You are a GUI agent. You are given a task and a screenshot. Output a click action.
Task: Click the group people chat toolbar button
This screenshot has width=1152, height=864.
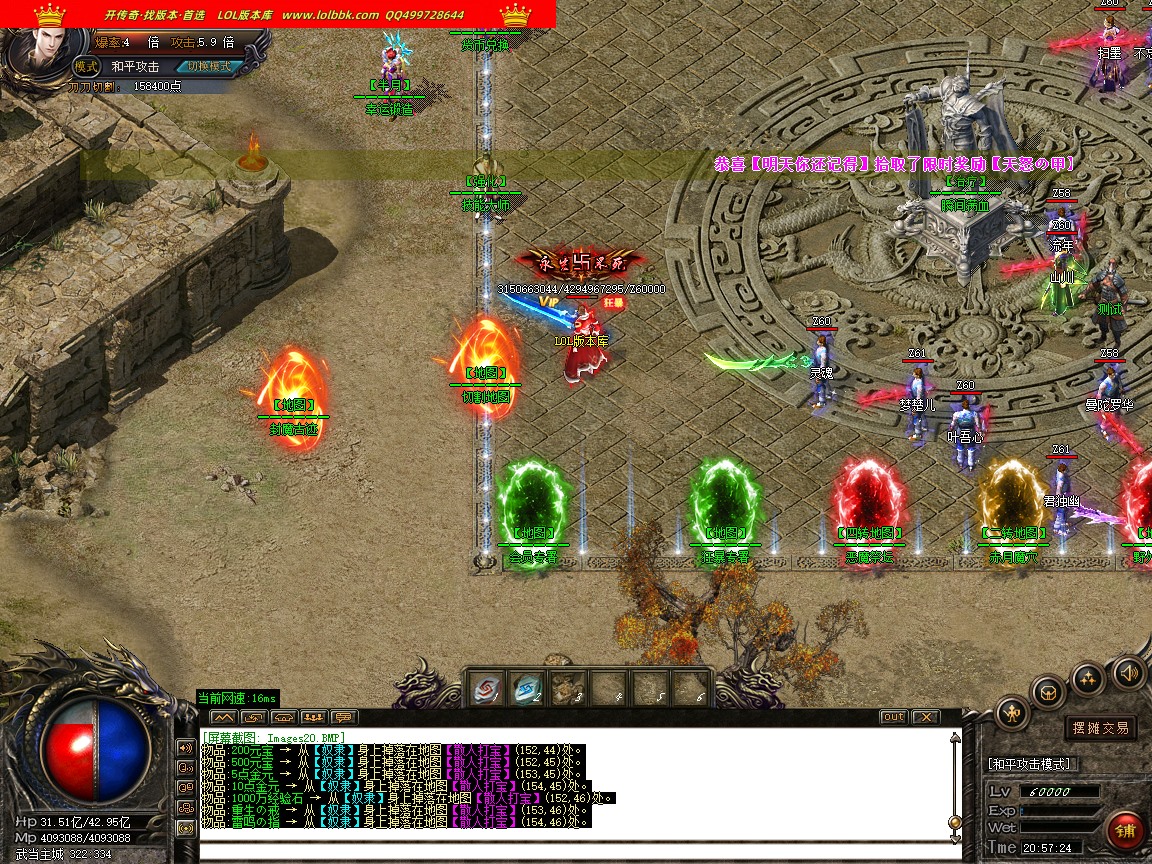click(313, 717)
